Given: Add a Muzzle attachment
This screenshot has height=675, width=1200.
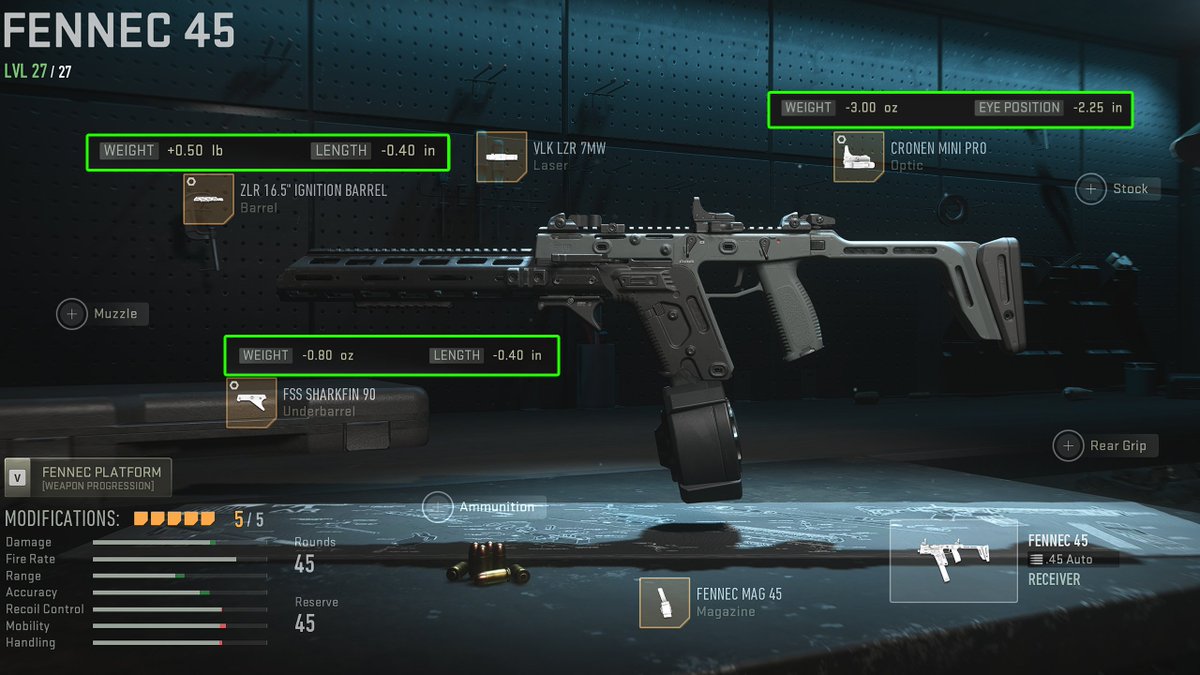Looking at the screenshot, I should pos(73,314).
